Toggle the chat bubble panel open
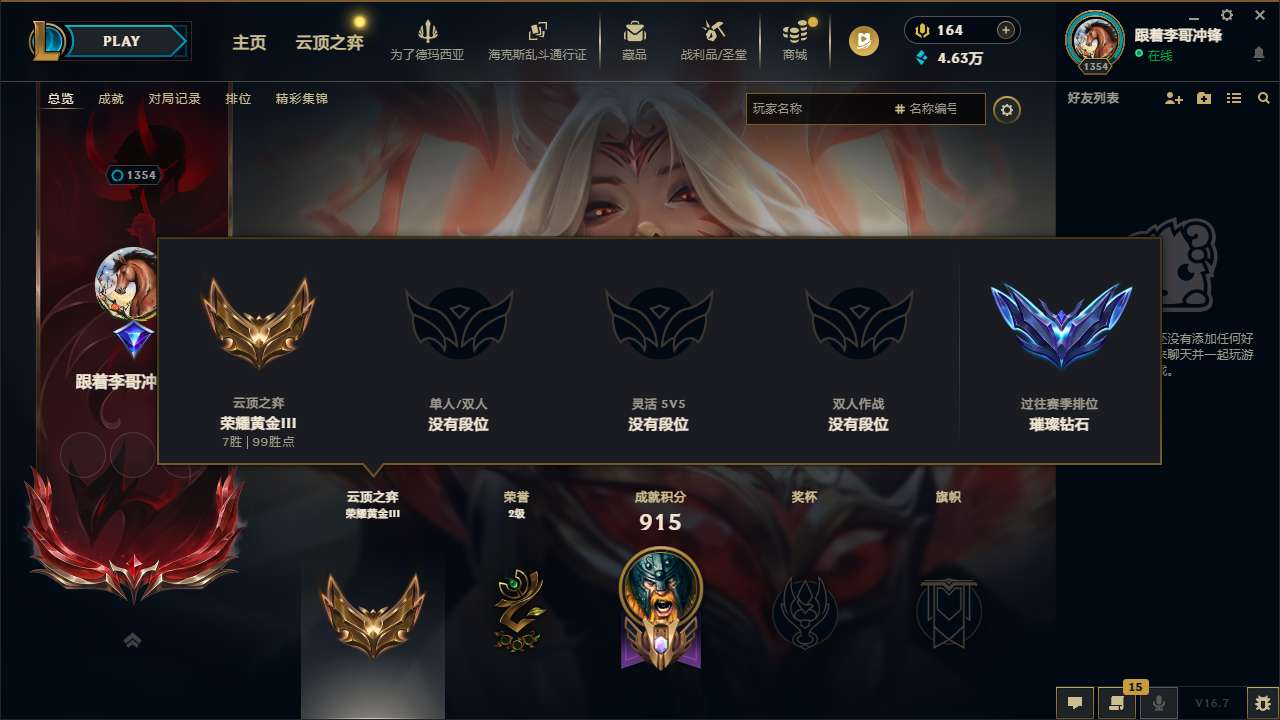1280x720 pixels. tap(1073, 702)
